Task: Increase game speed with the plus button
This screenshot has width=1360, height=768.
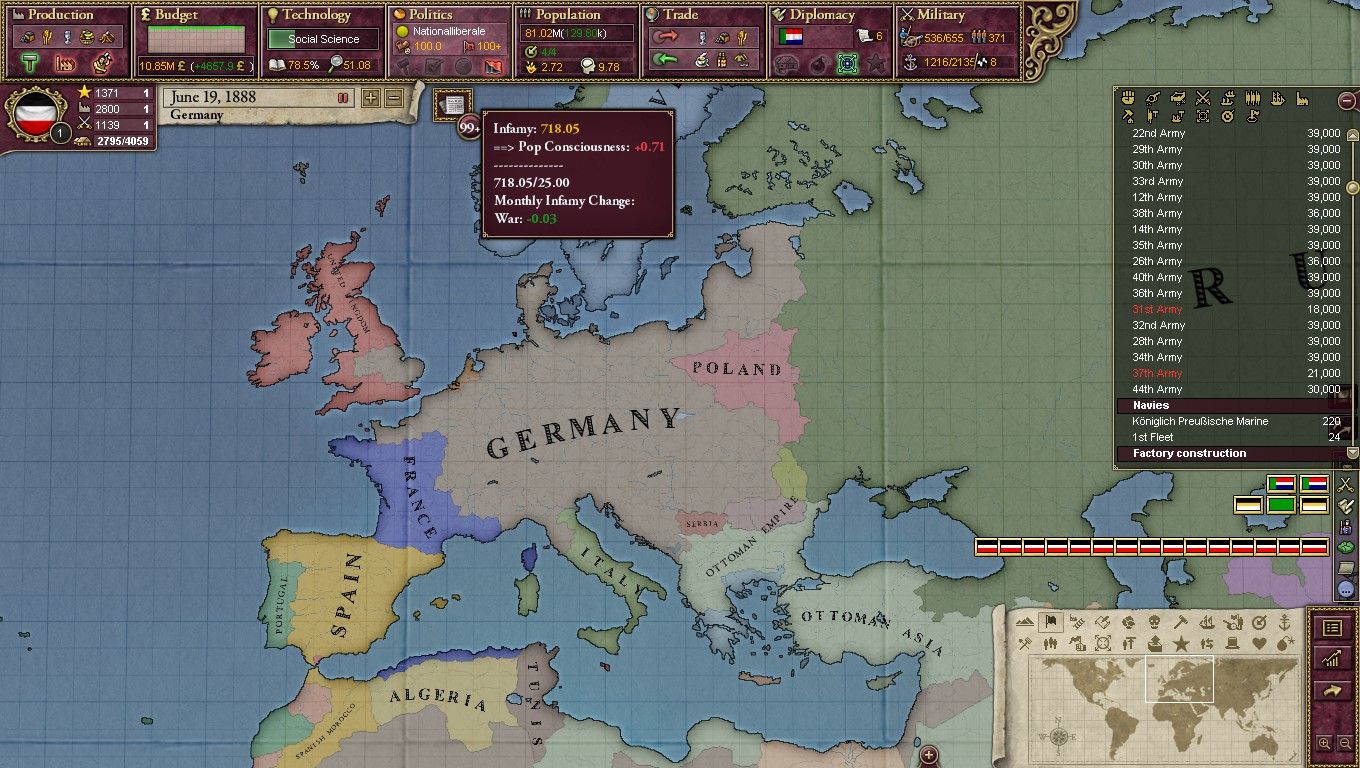Action: coord(372,97)
